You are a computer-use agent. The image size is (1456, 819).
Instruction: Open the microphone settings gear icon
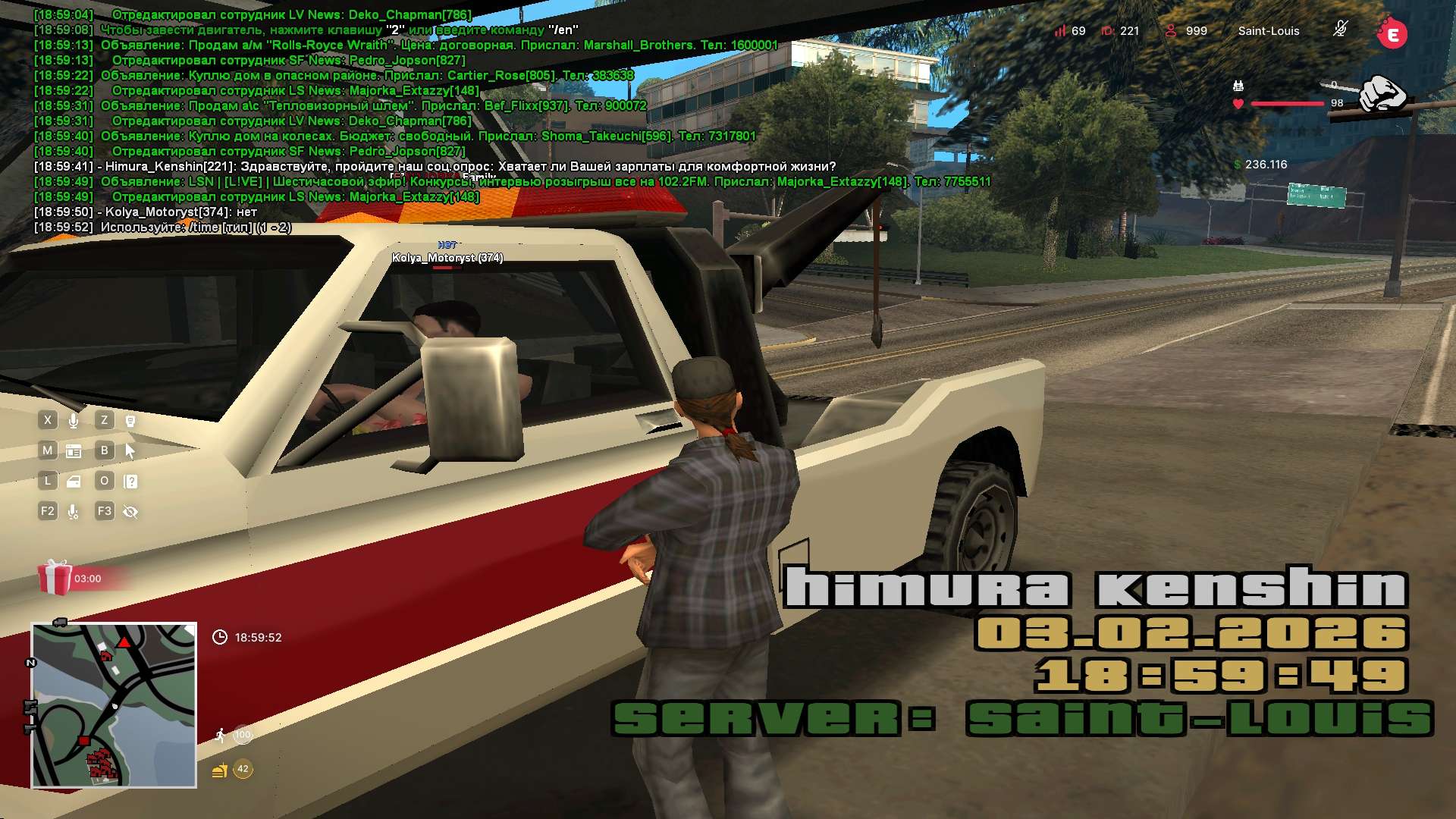(x=74, y=512)
